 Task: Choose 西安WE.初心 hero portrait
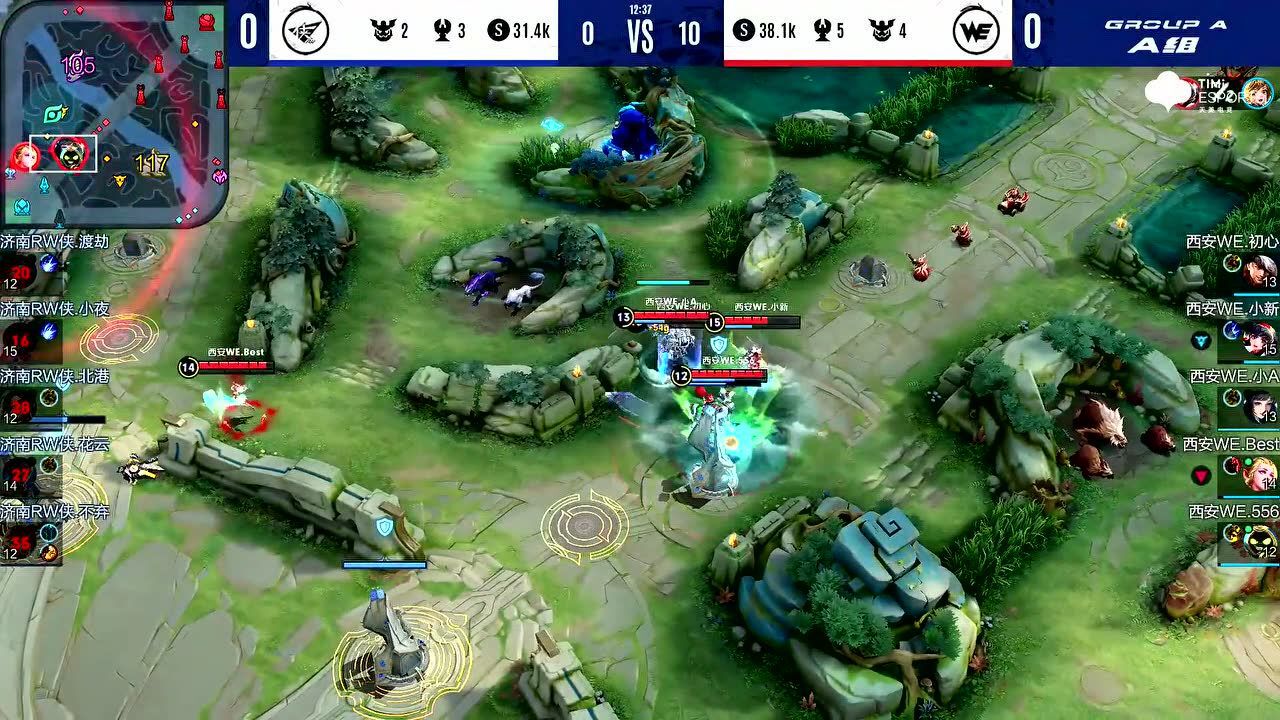click(x=1260, y=270)
